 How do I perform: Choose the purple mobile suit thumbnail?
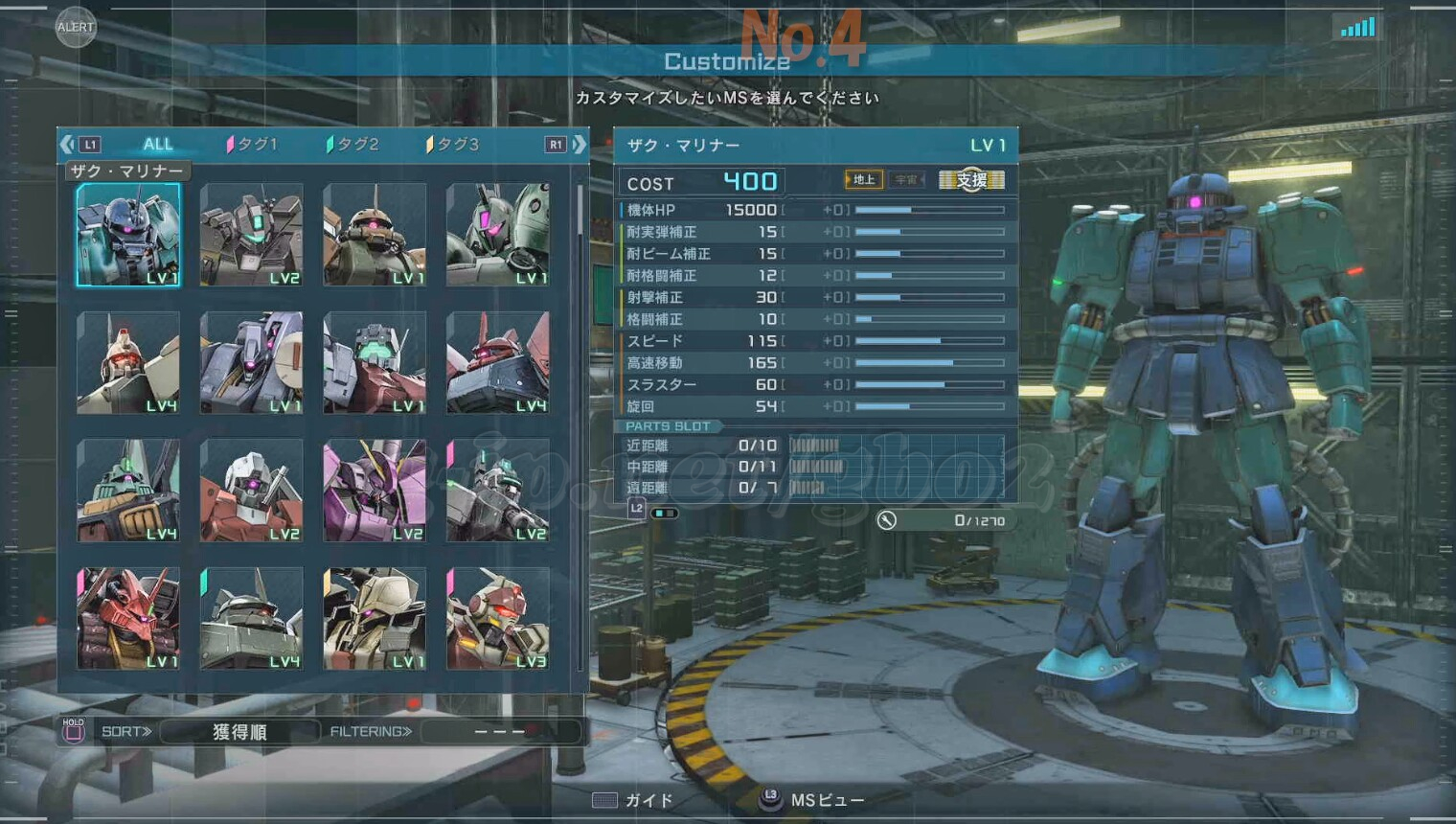pyautogui.click(x=375, y=491)
